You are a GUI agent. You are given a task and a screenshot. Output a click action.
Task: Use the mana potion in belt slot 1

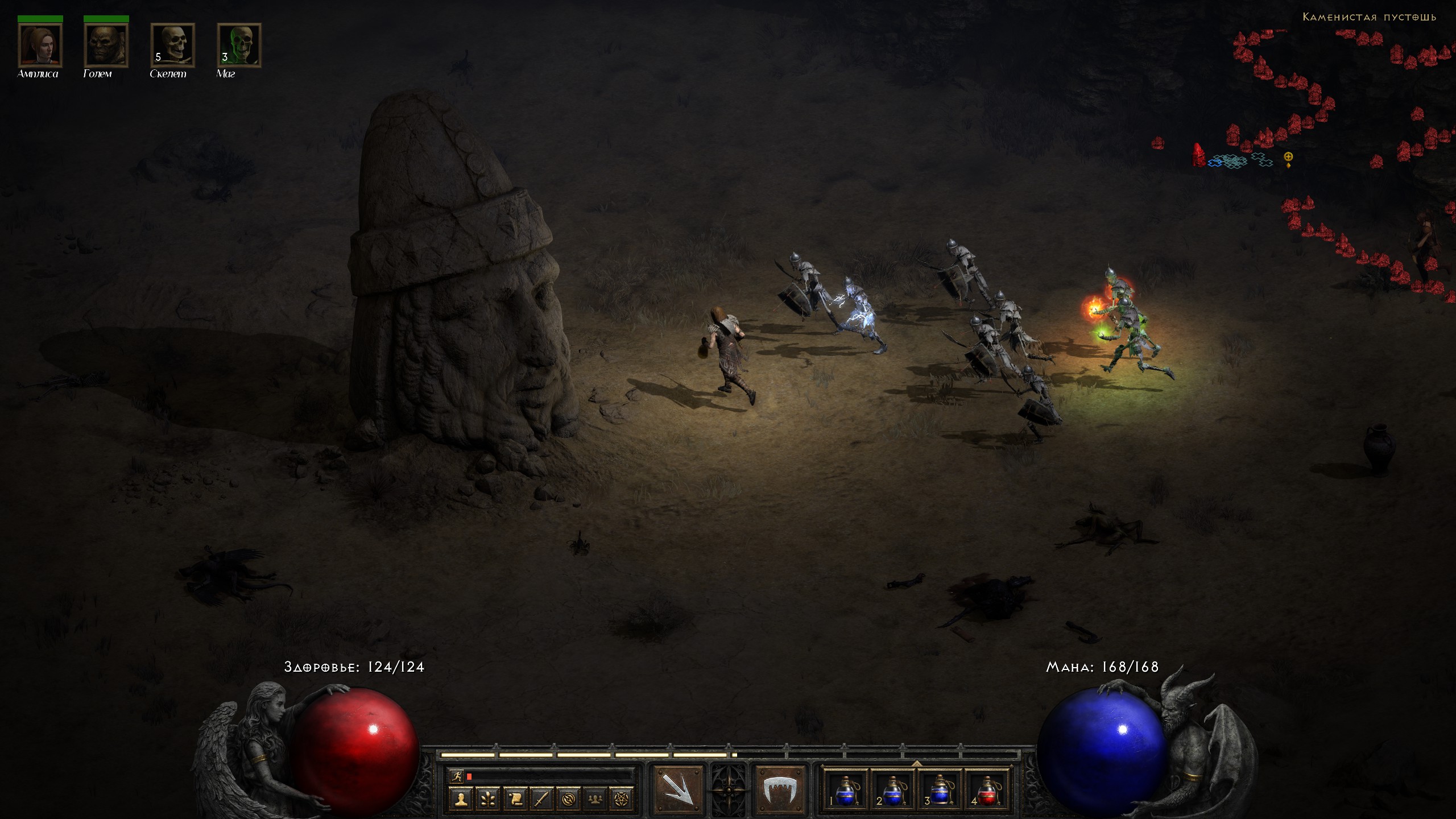846,791
